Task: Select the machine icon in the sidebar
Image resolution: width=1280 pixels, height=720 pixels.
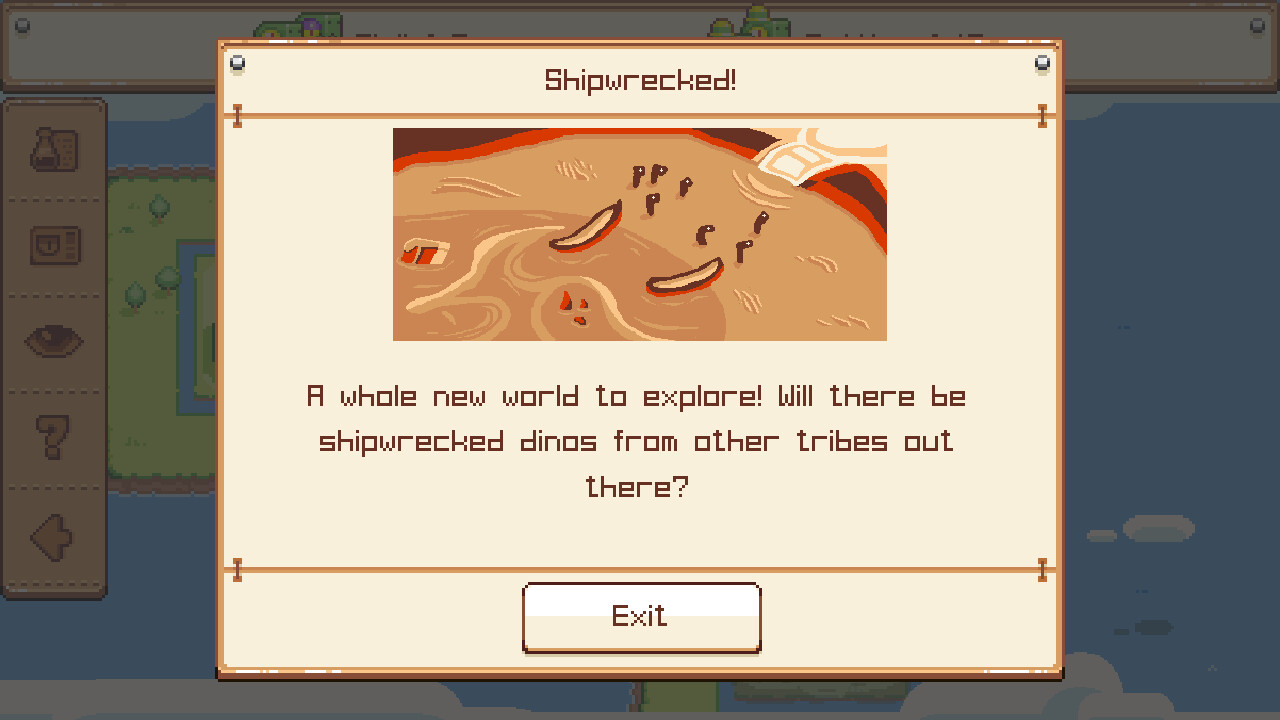Action: pos(55,243)
